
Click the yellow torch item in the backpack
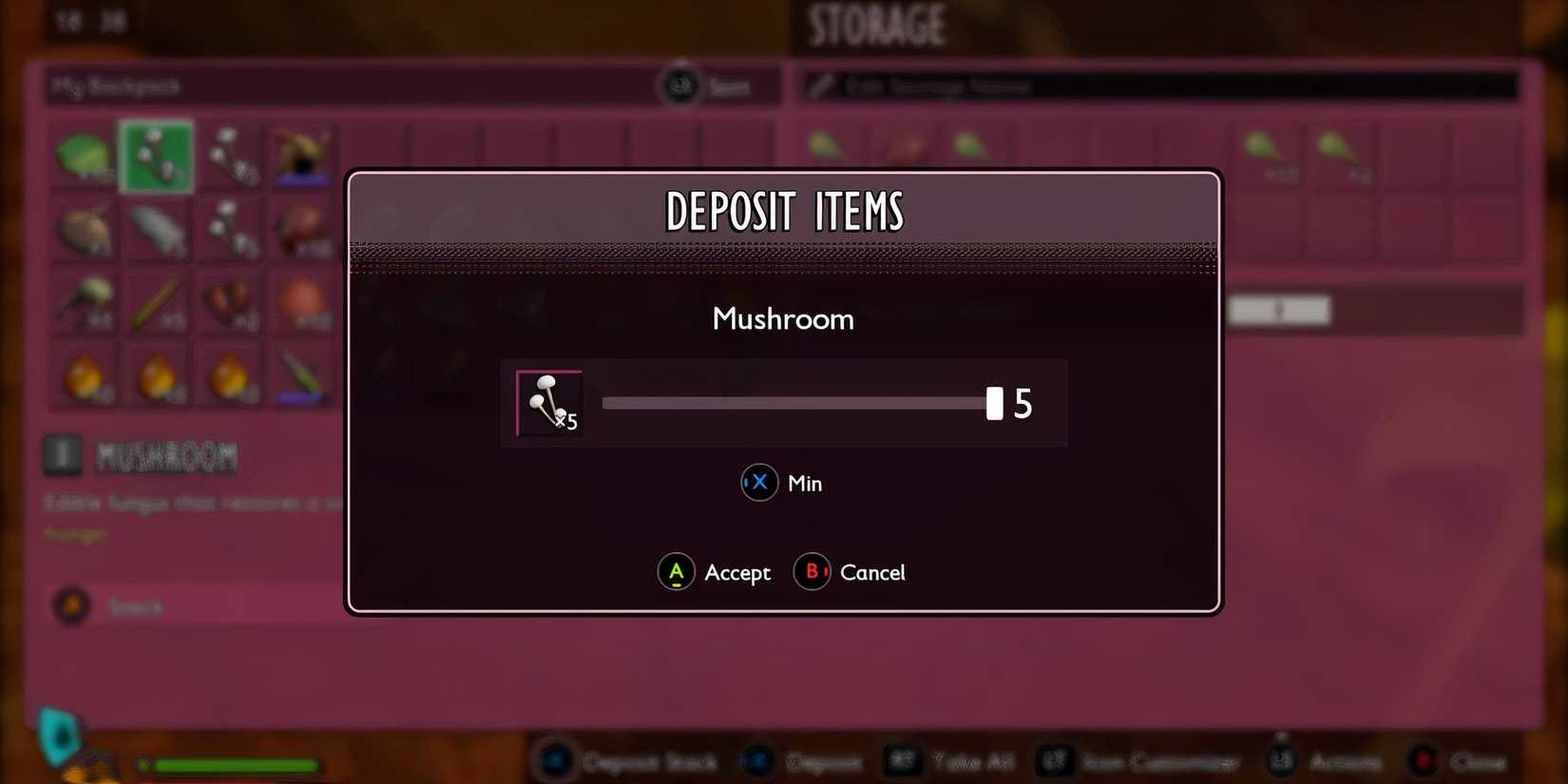86,376
